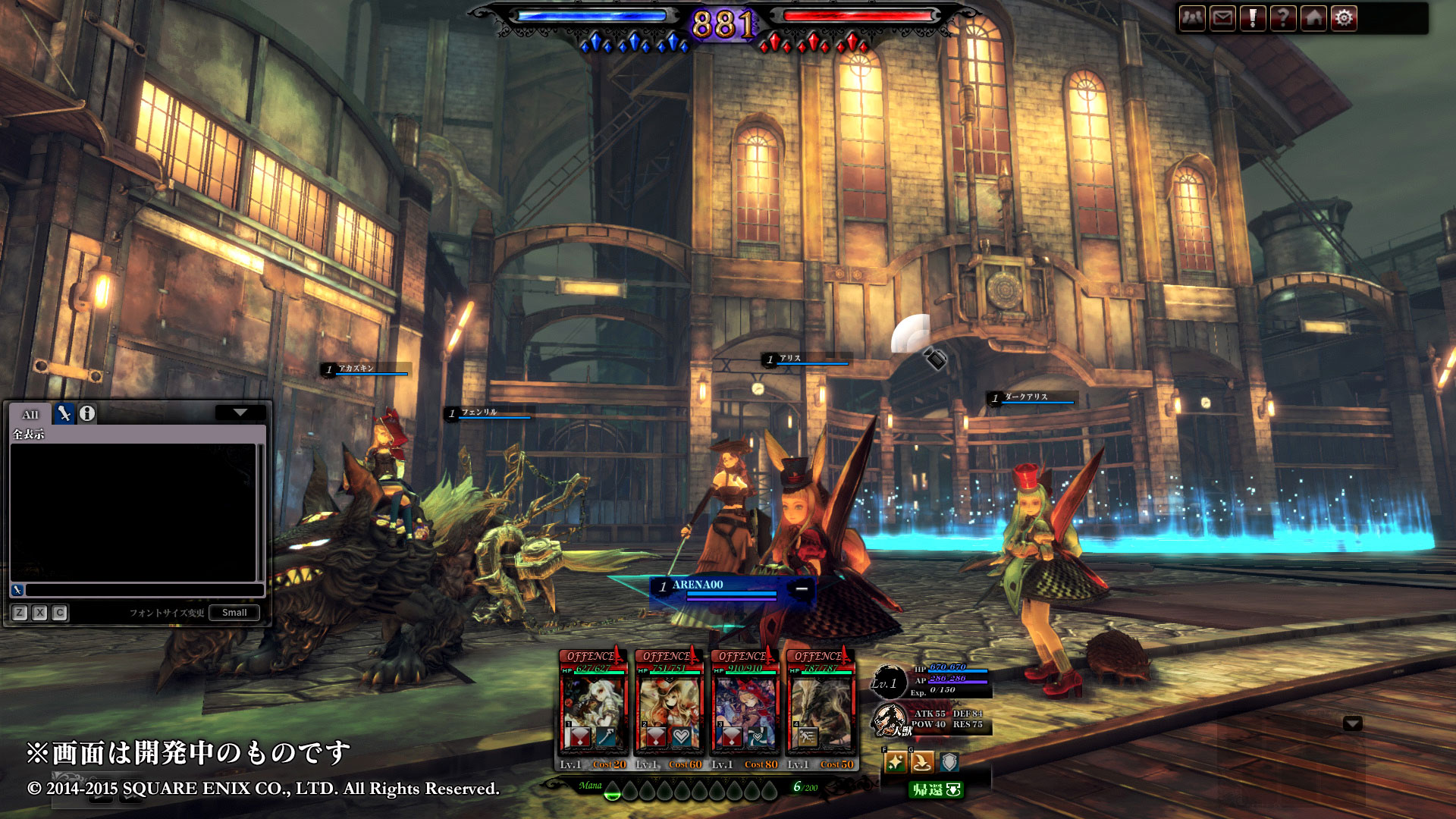Open the gear settings menu

tap(1344, 18)
